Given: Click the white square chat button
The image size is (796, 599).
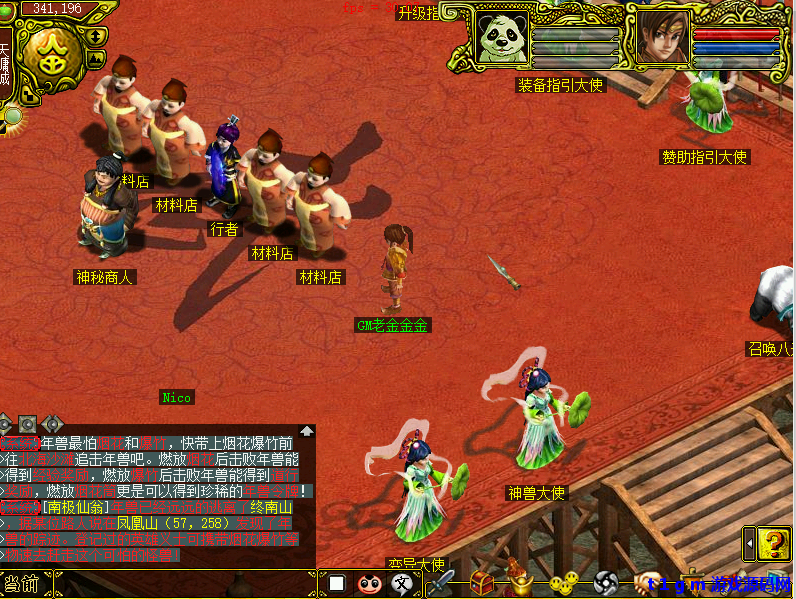Looking at the screenshot, I should point(337,583).
